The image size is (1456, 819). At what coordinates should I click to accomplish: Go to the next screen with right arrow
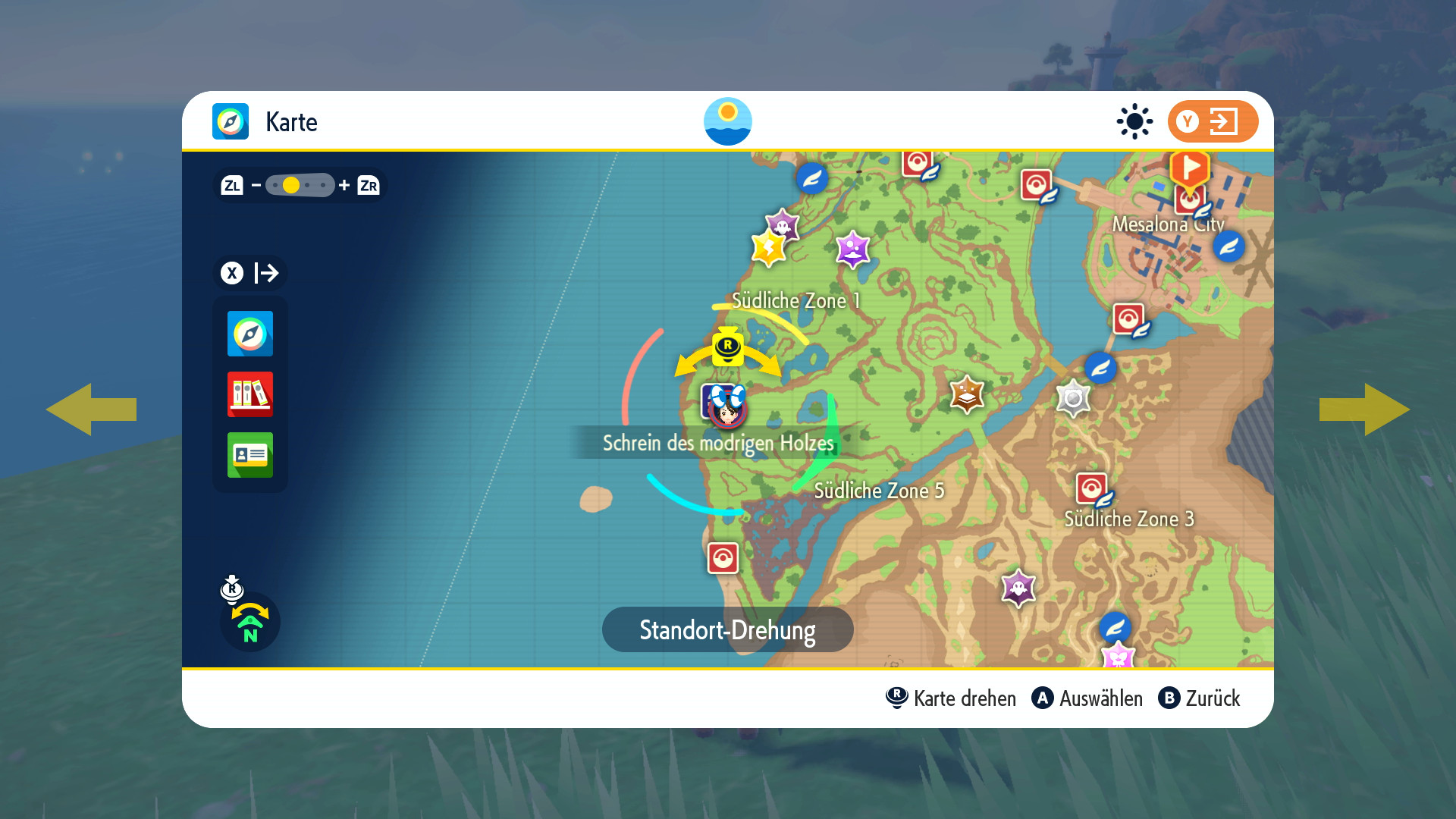tap(1364, 409)
